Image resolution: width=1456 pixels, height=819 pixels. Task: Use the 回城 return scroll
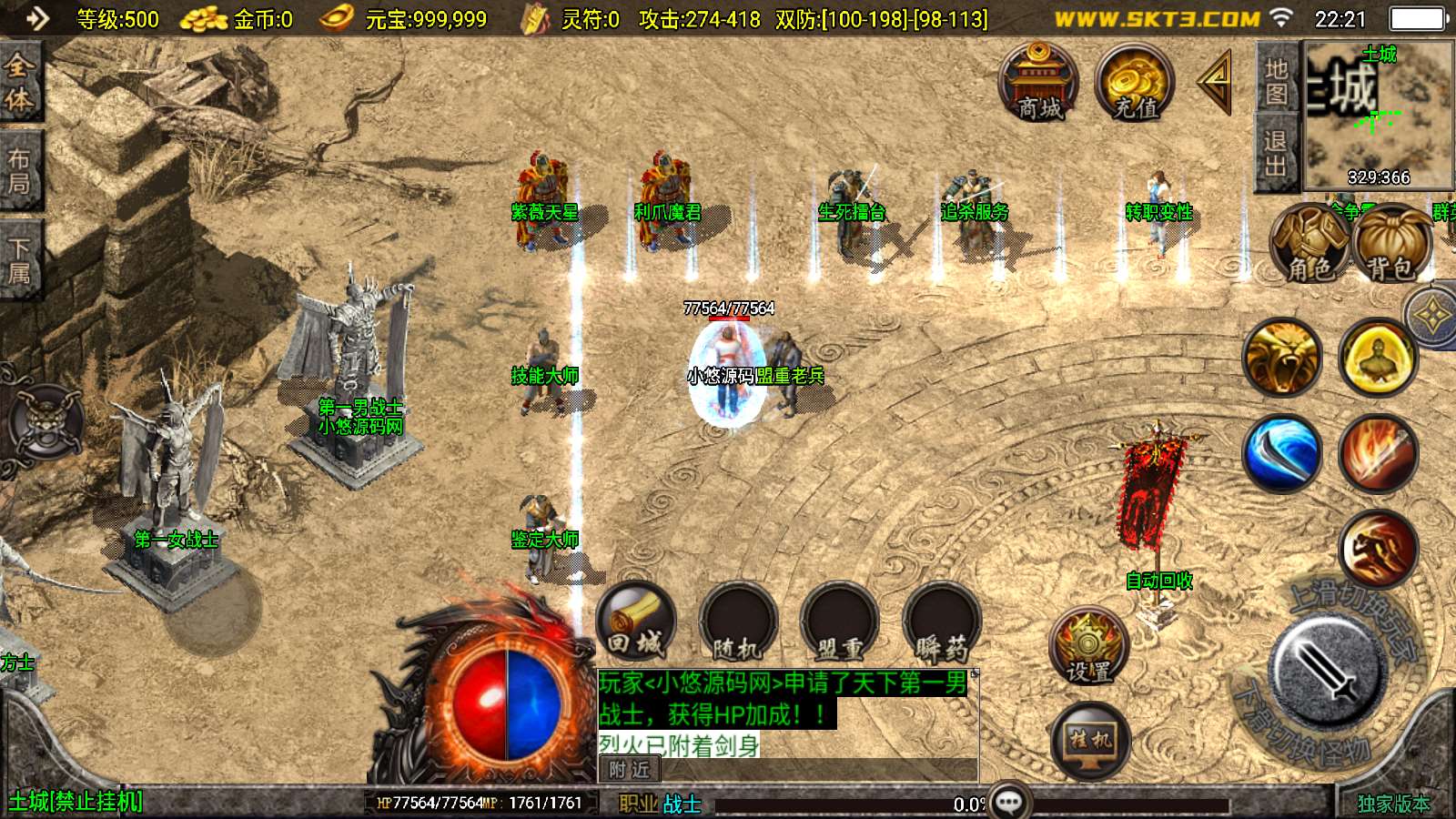pyautogui.click(x=636, y=623)
